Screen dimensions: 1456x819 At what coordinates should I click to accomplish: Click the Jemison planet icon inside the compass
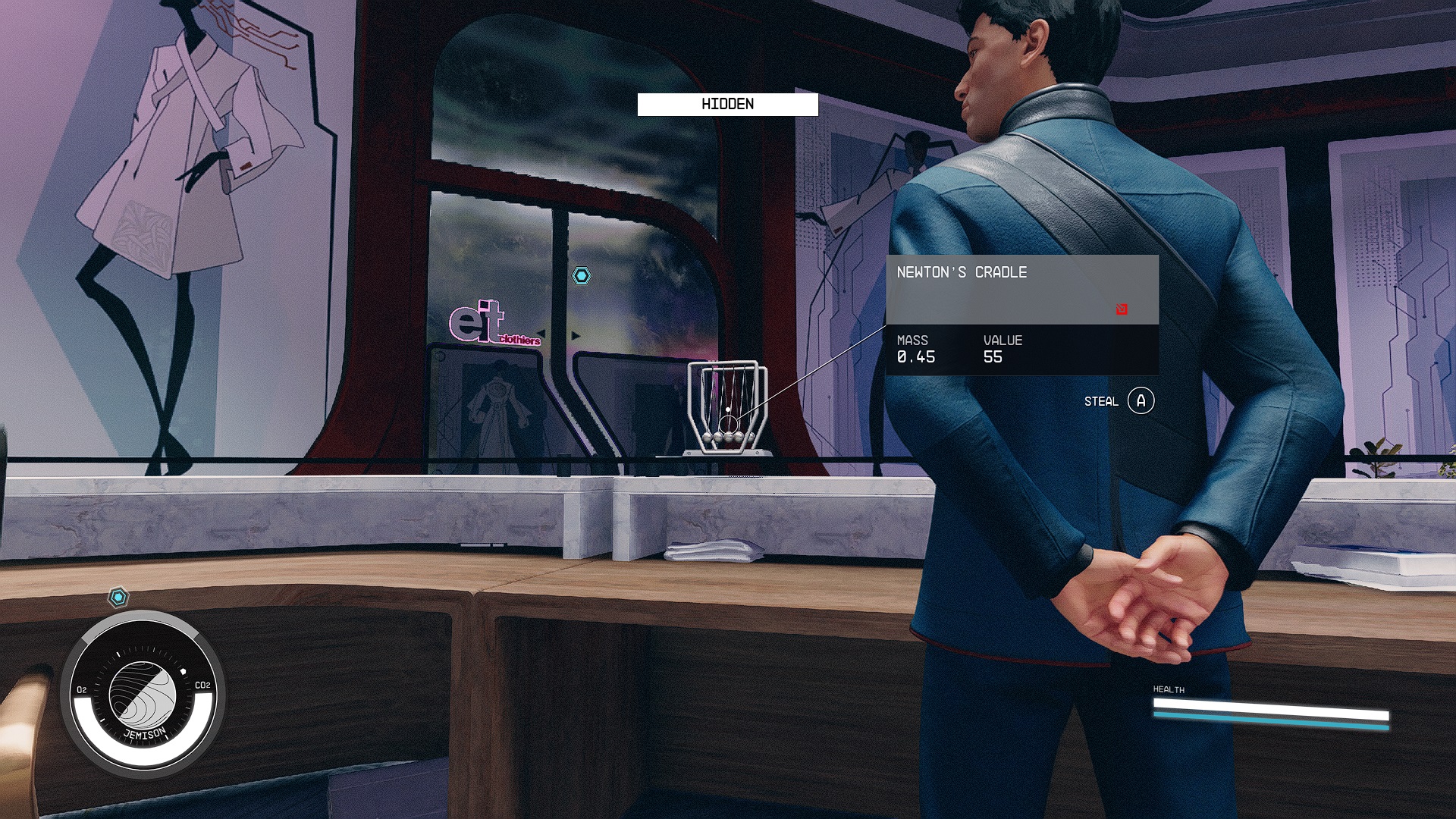point(143,695)
